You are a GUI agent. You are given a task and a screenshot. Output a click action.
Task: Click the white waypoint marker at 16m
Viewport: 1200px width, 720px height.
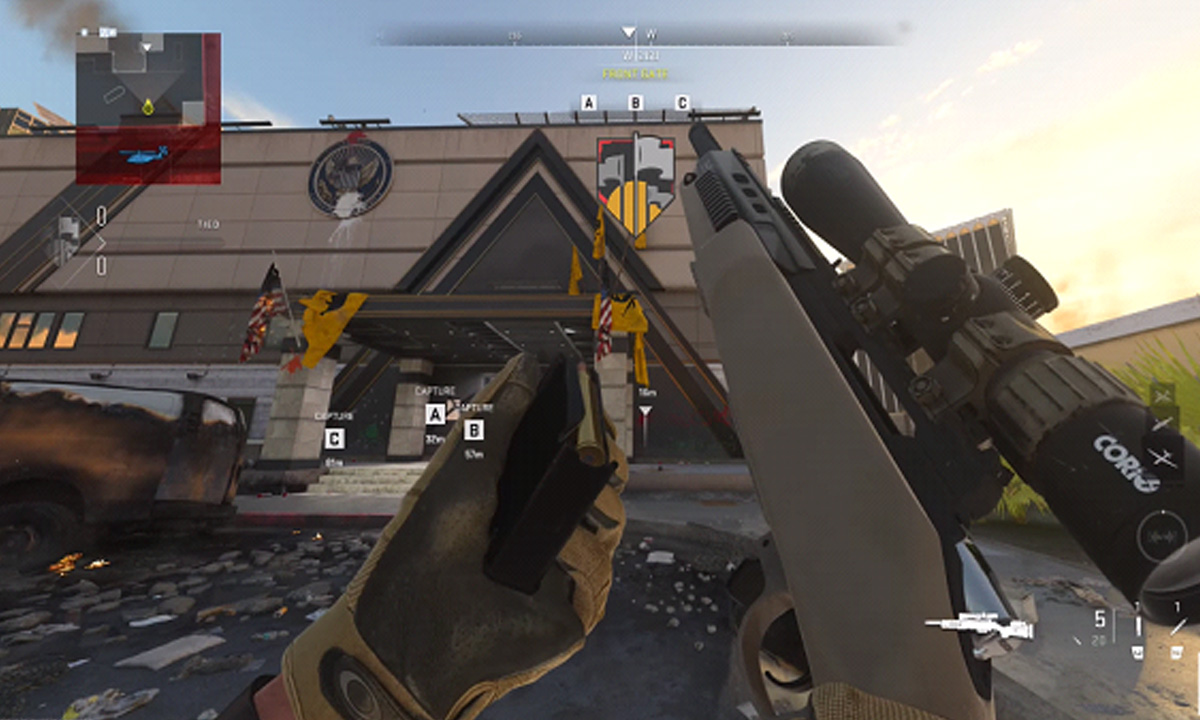coord(646,412)
